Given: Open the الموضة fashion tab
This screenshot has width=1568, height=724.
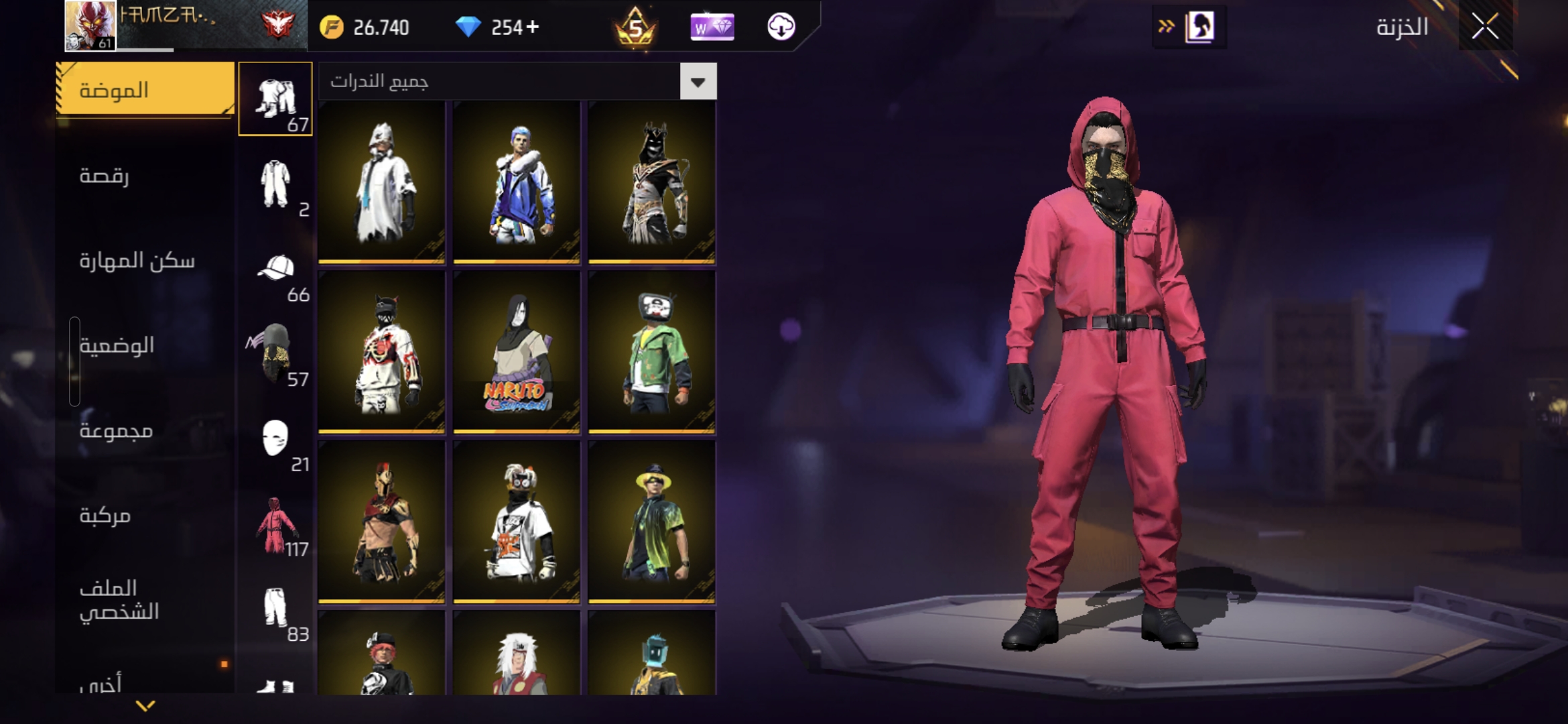Looking at the screenshot, I should click(145, 90).
